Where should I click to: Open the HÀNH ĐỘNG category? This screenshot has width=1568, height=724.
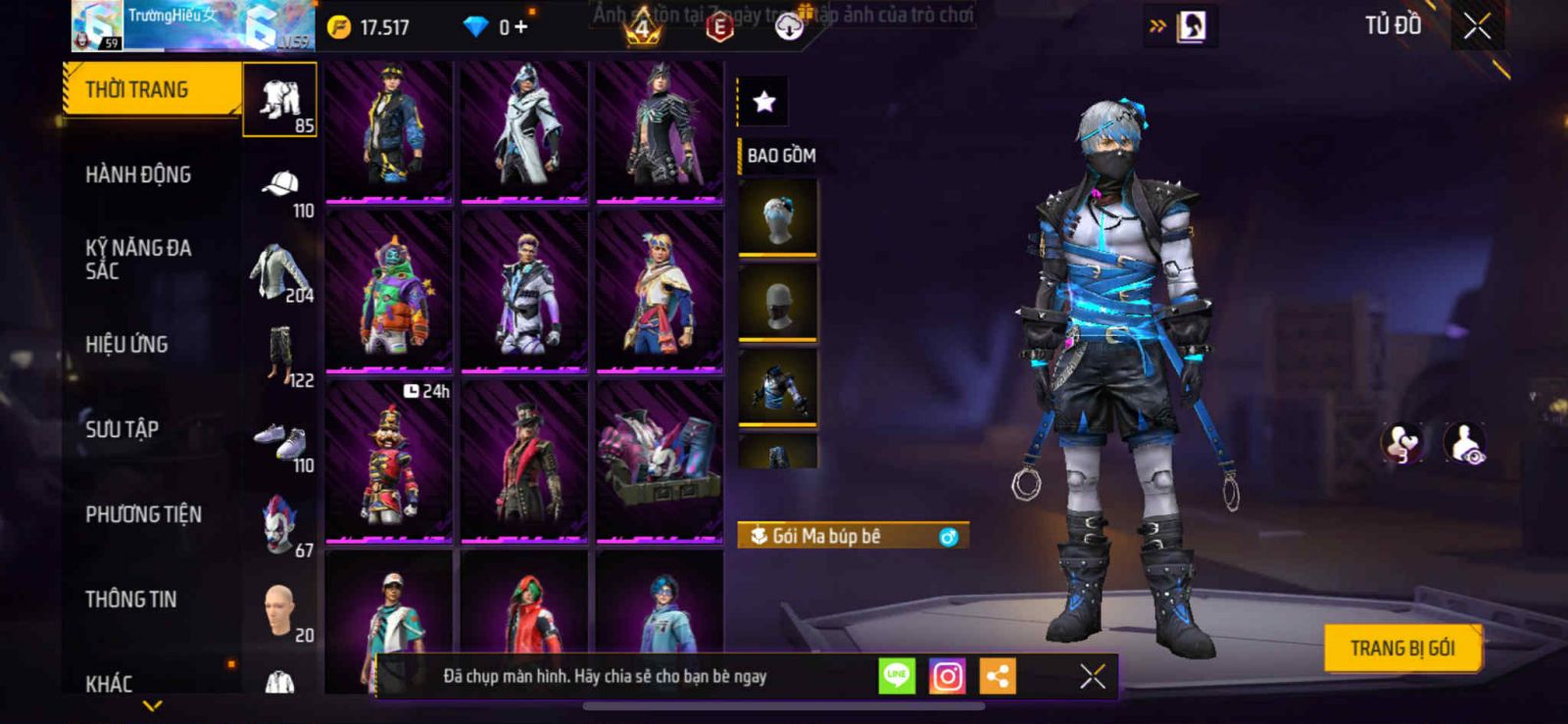(138, 174)
